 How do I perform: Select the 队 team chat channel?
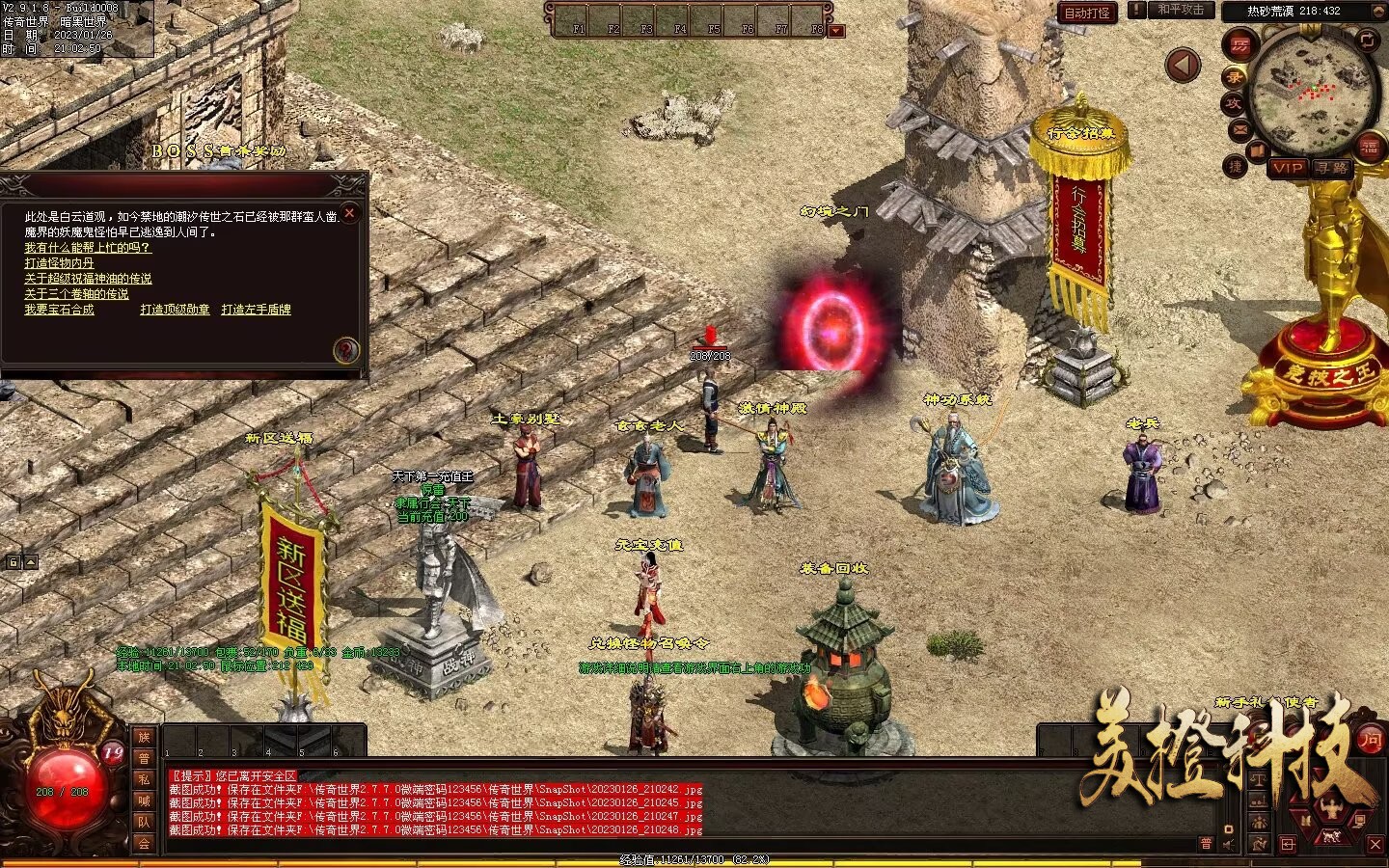[x=144, y=822]
